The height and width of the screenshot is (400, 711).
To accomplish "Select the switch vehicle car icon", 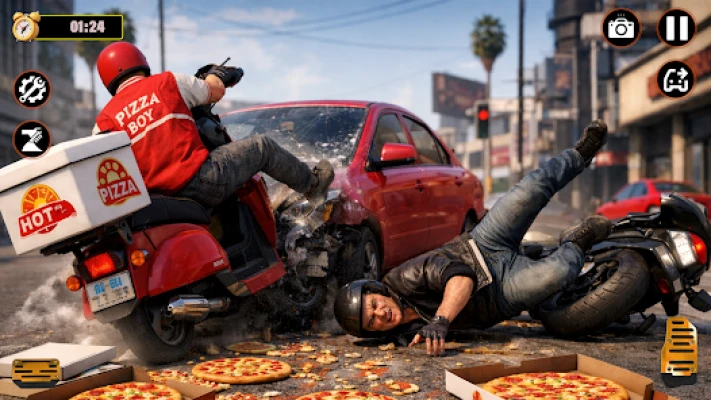I will tap(676, 79).
